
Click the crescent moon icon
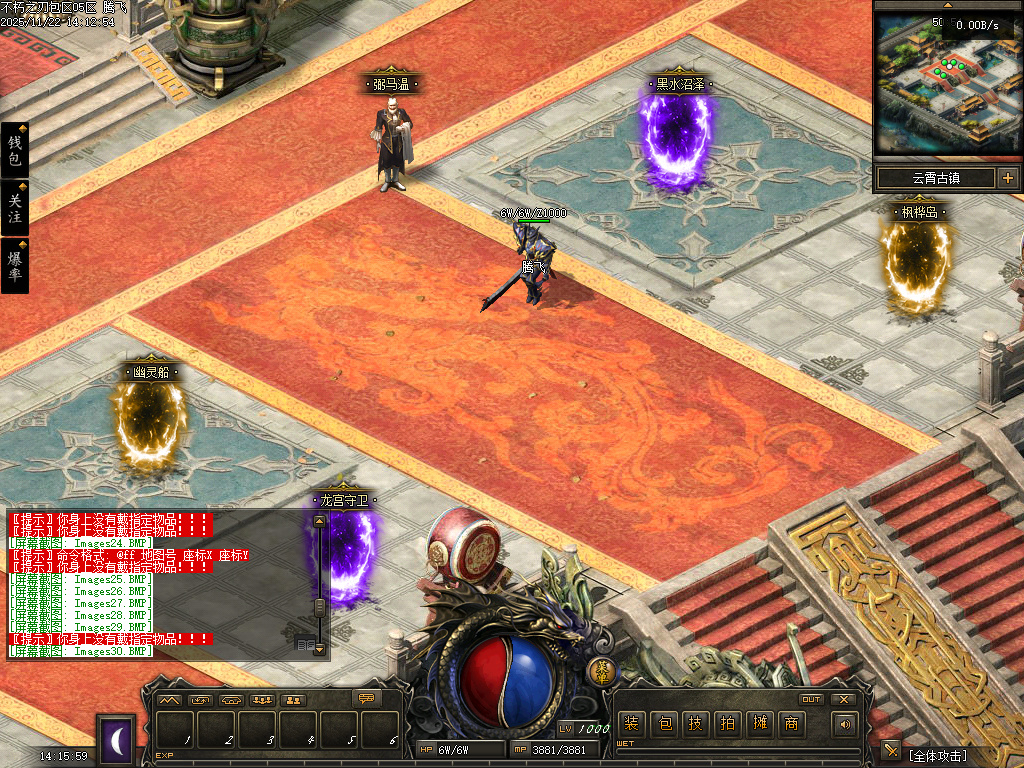[x=117, y=741]
